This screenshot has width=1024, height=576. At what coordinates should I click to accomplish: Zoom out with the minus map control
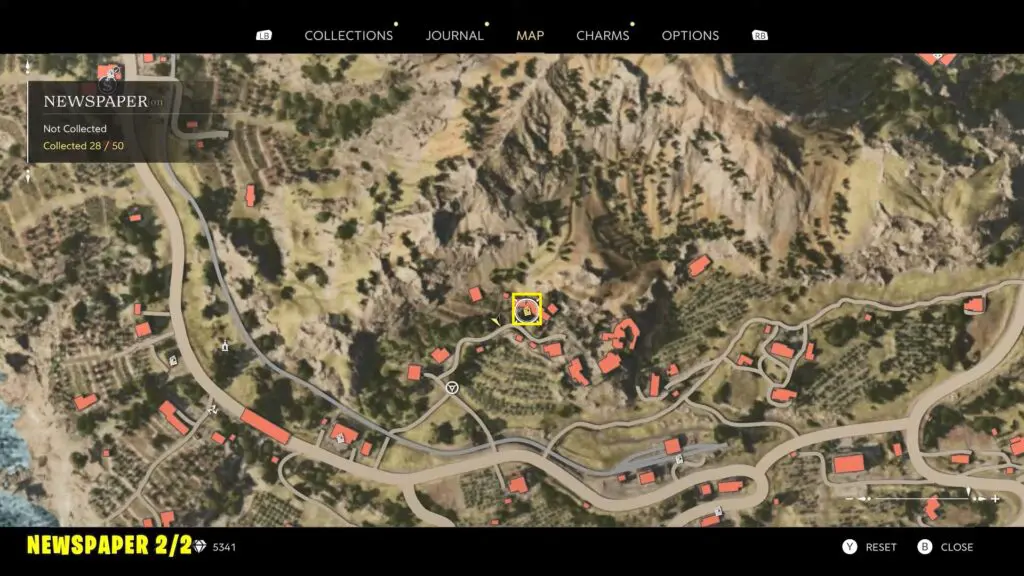pyautogui.click(x=851, y=498)
